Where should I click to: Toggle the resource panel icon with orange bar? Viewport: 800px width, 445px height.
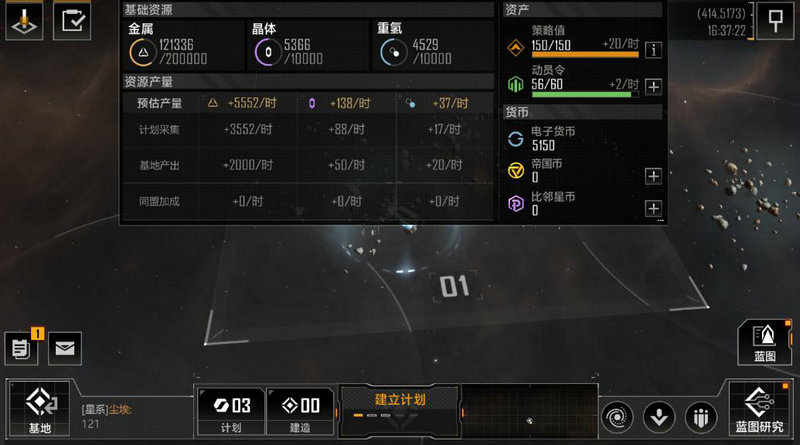(23, 21)
